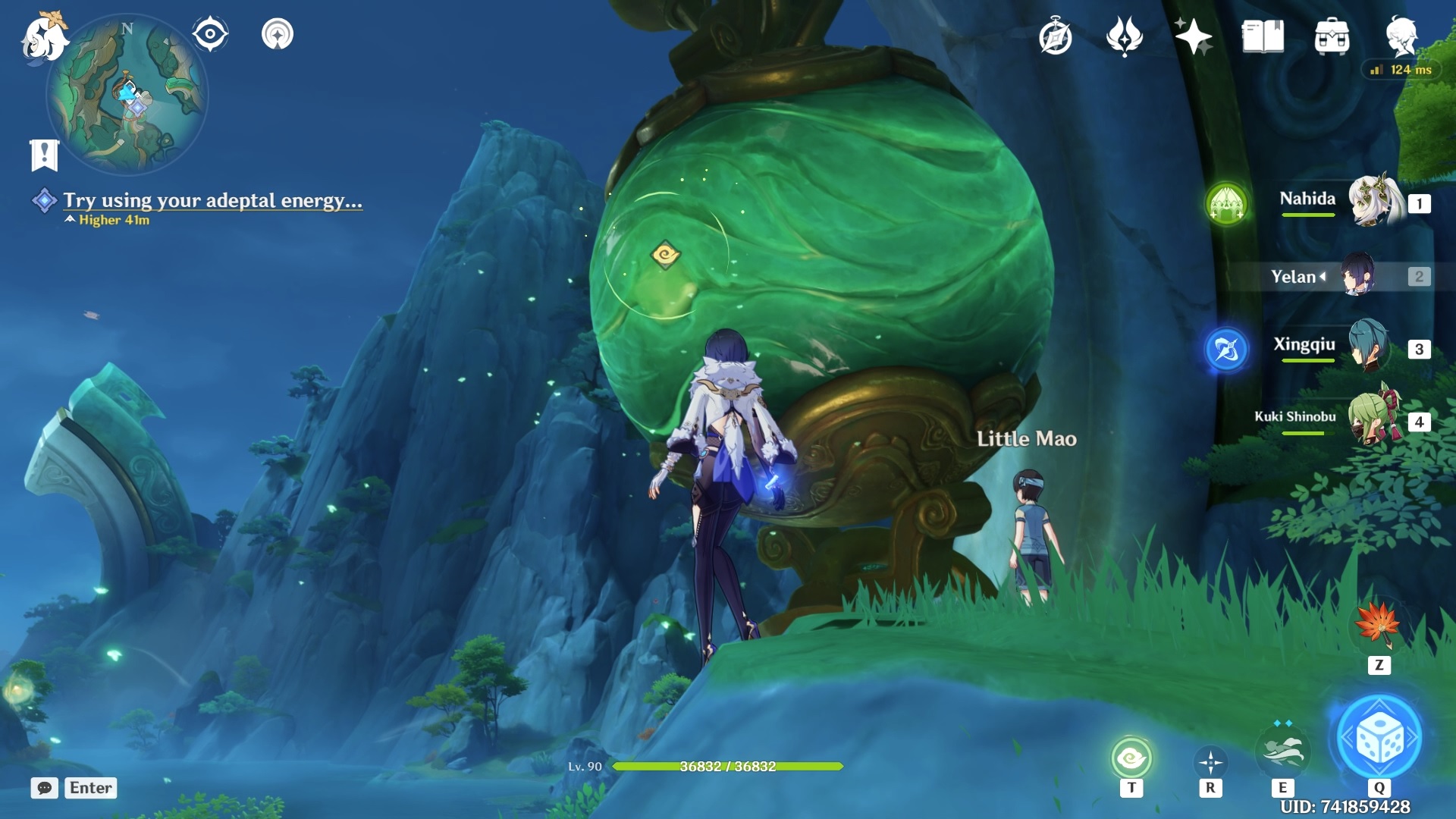This screenshot has height=819, width=1456.
Task: Open the Inventory bag icon
Action: pos(1331,34)
